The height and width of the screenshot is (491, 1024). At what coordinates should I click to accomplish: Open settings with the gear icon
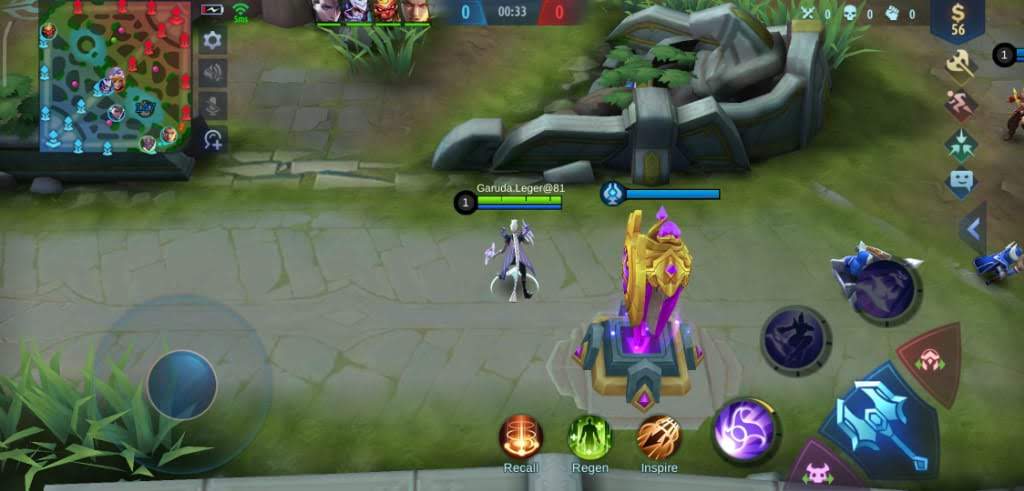(212, 40)
